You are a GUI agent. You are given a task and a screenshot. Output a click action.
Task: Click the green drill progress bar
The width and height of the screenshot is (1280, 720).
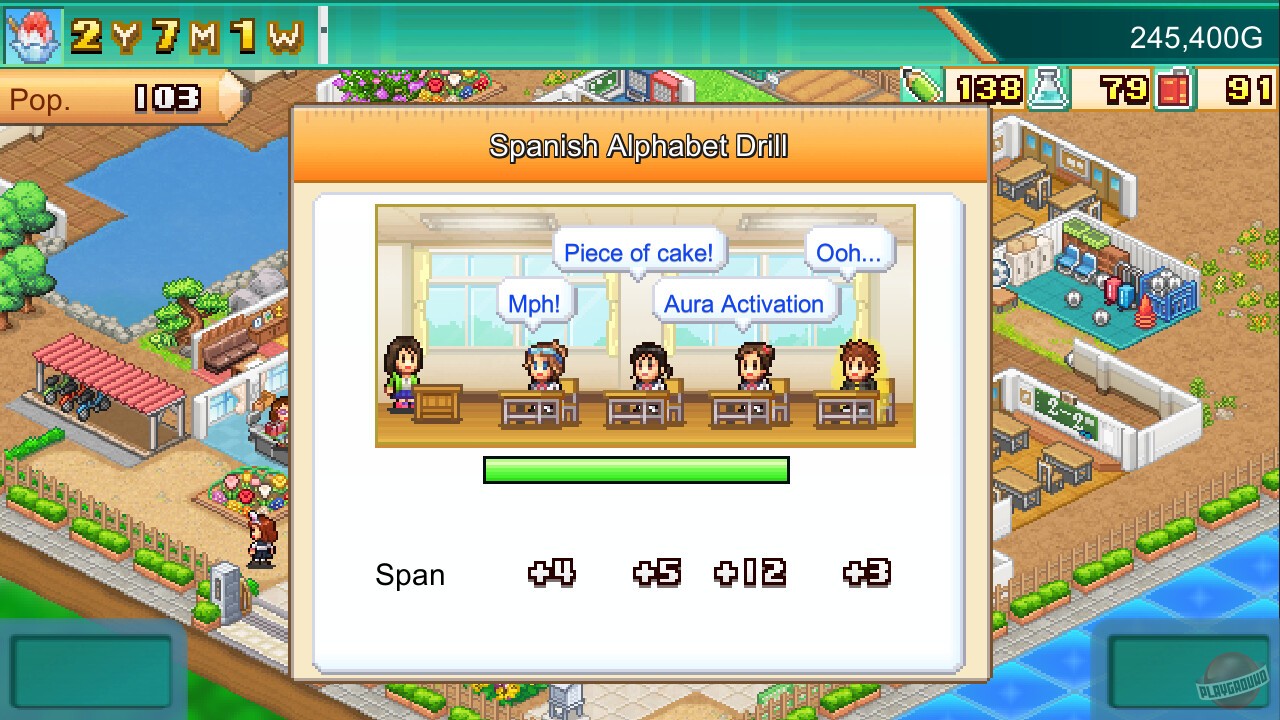636,469
